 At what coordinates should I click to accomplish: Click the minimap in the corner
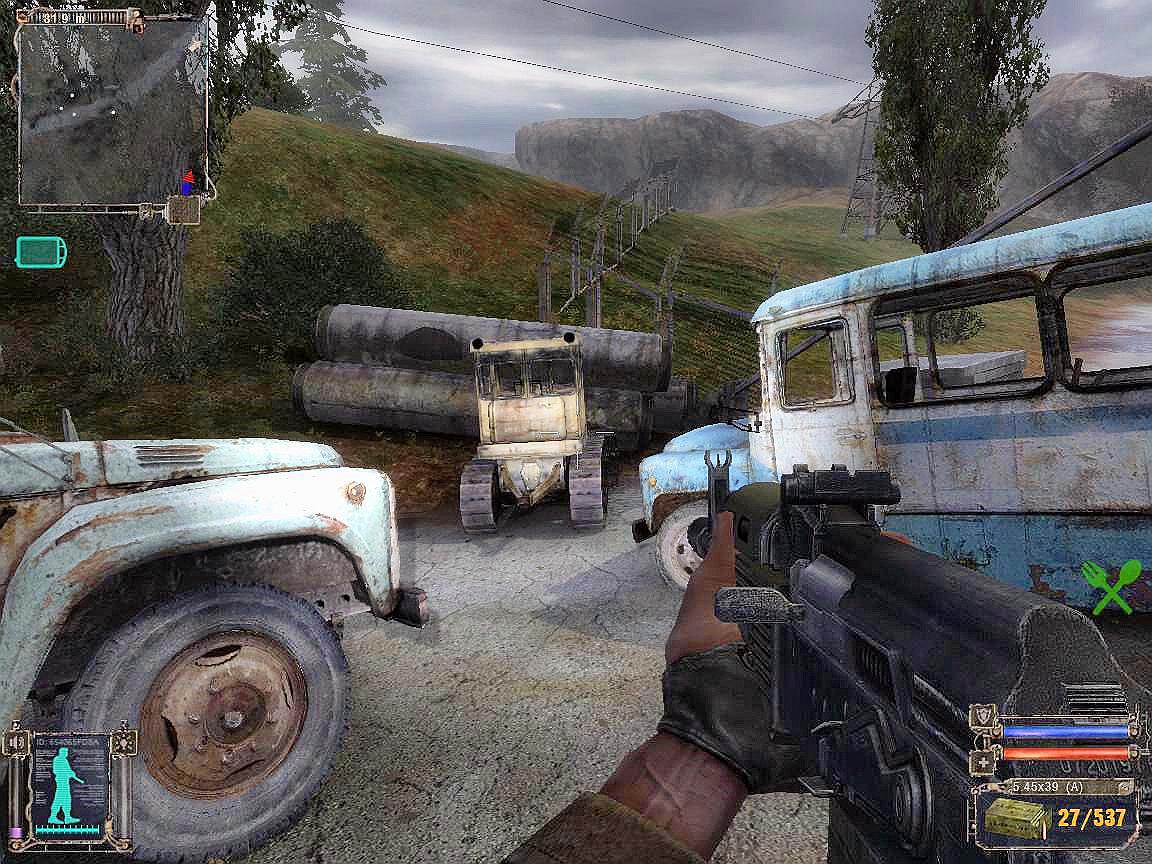click(x=112, y=110)
